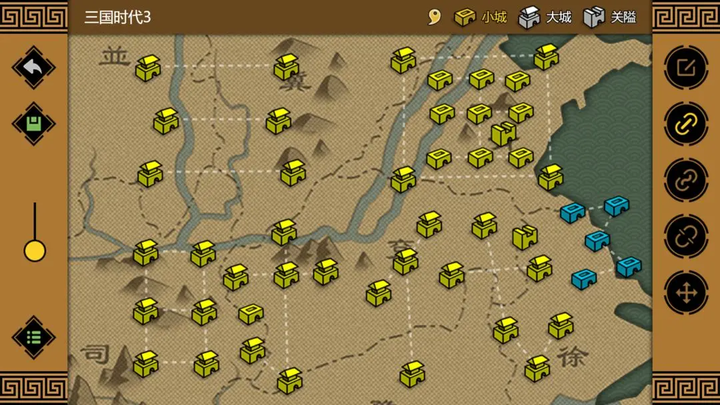Activate the broken chain unlink tool
The width and height of the screenshot is (720, 405).
point(686,236)
